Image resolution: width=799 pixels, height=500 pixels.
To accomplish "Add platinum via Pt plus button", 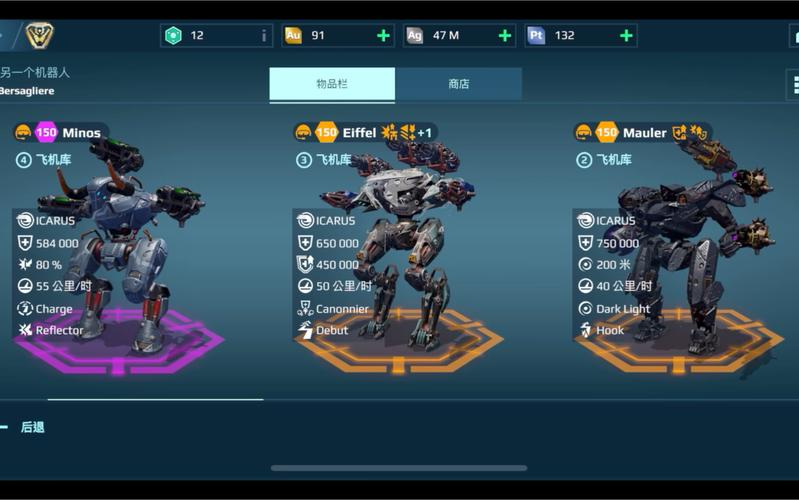I will point(626,36).
